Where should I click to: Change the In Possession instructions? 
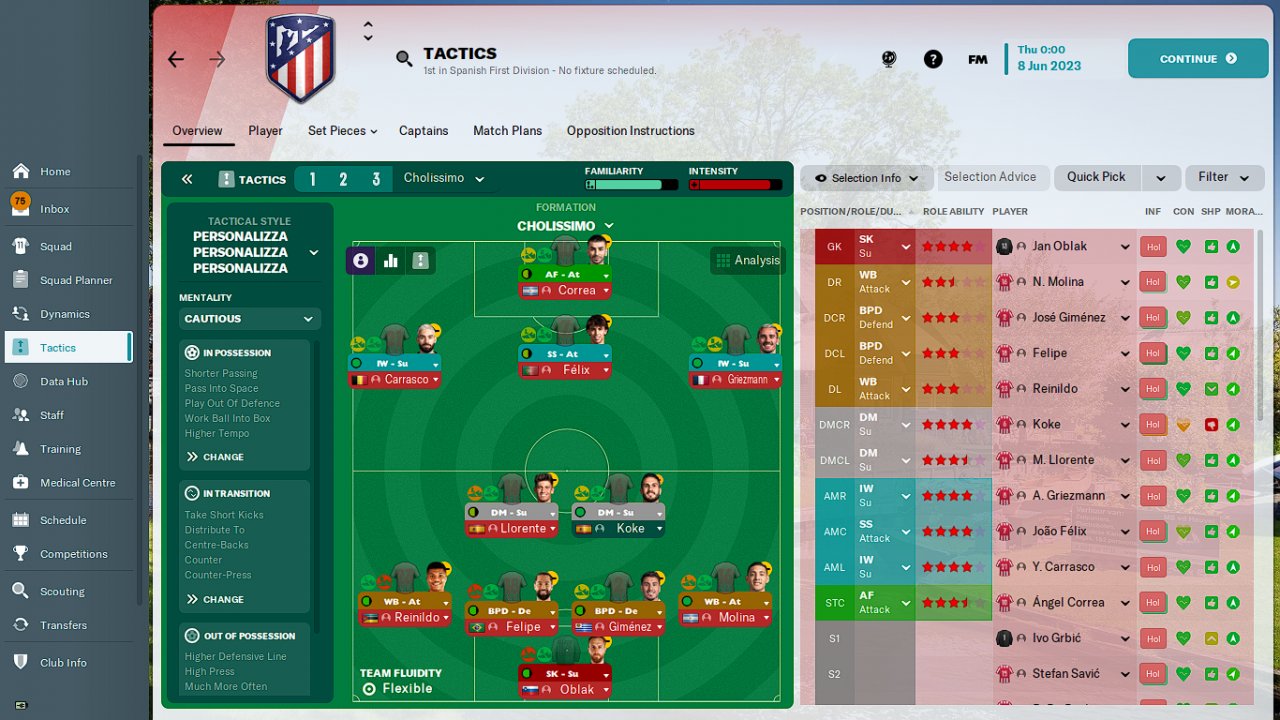[214, 457]
